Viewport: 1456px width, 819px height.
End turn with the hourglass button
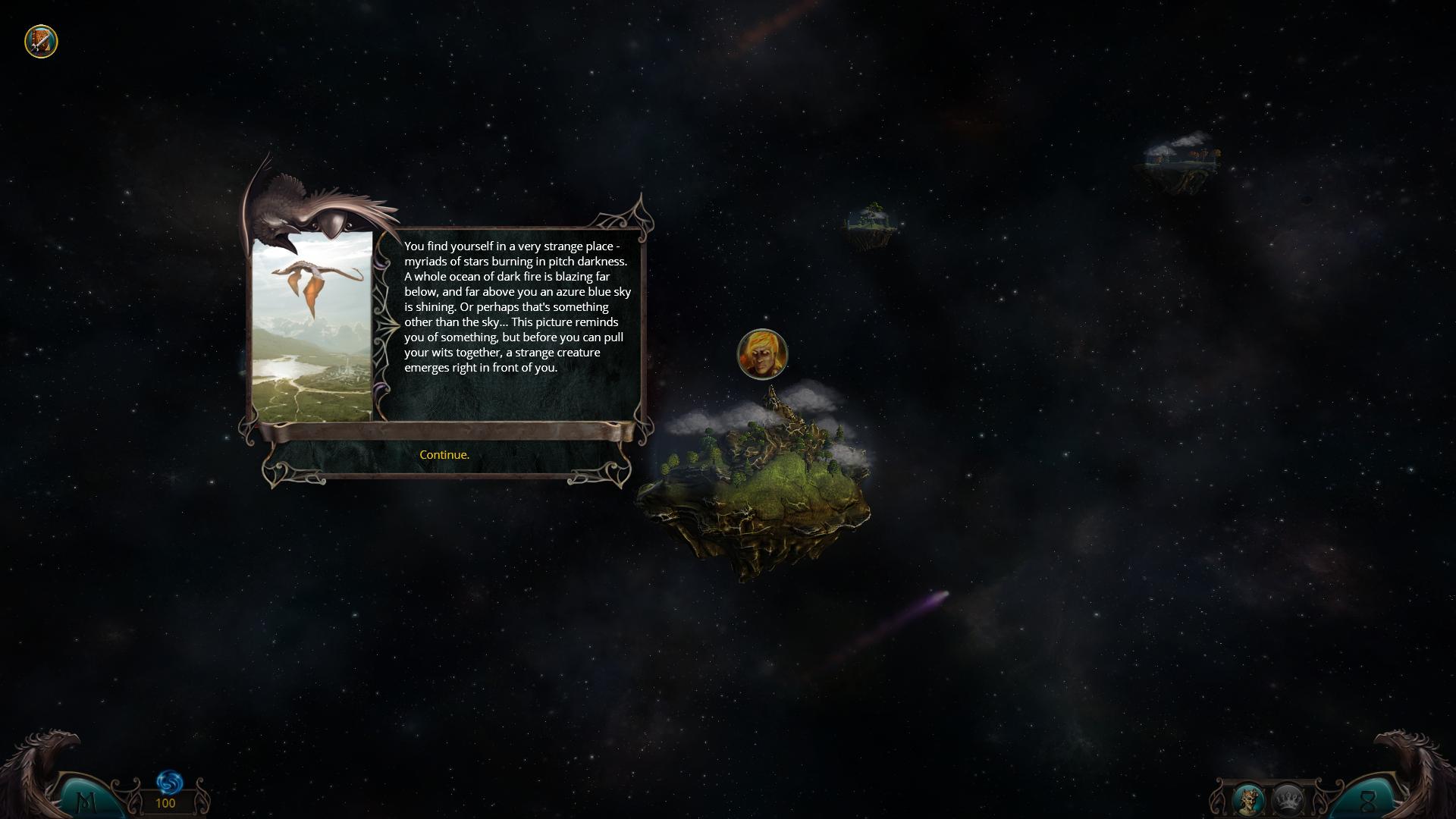[1368, 802]
